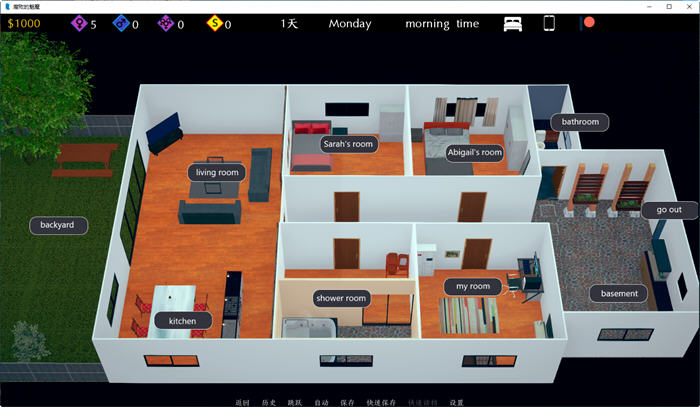The height and width of the screenshot is (407, 700).
Task: Open 设置 settings
Action: 456,402
